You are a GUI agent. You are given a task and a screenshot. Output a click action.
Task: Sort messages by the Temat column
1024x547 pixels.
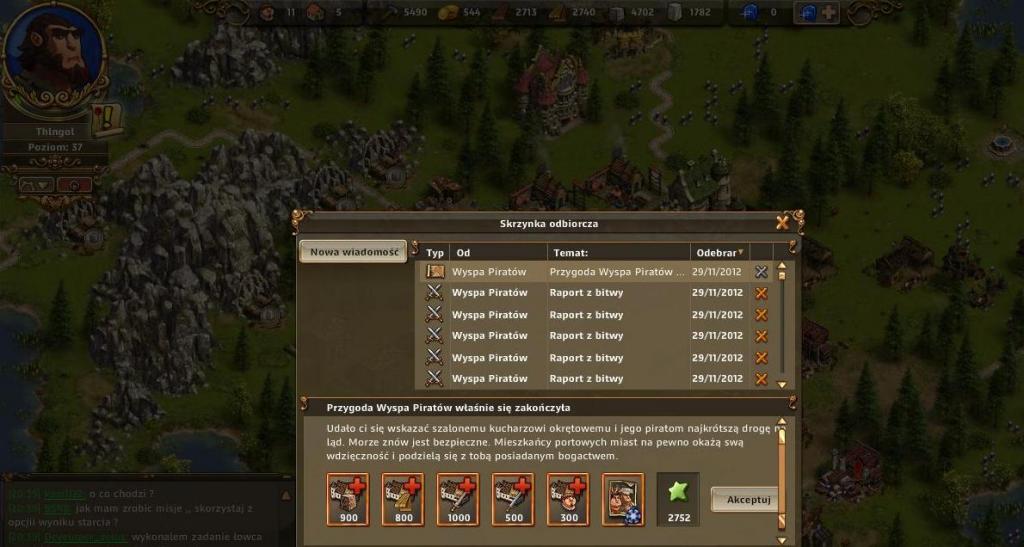pyautogui.click(x=617, y=253)
